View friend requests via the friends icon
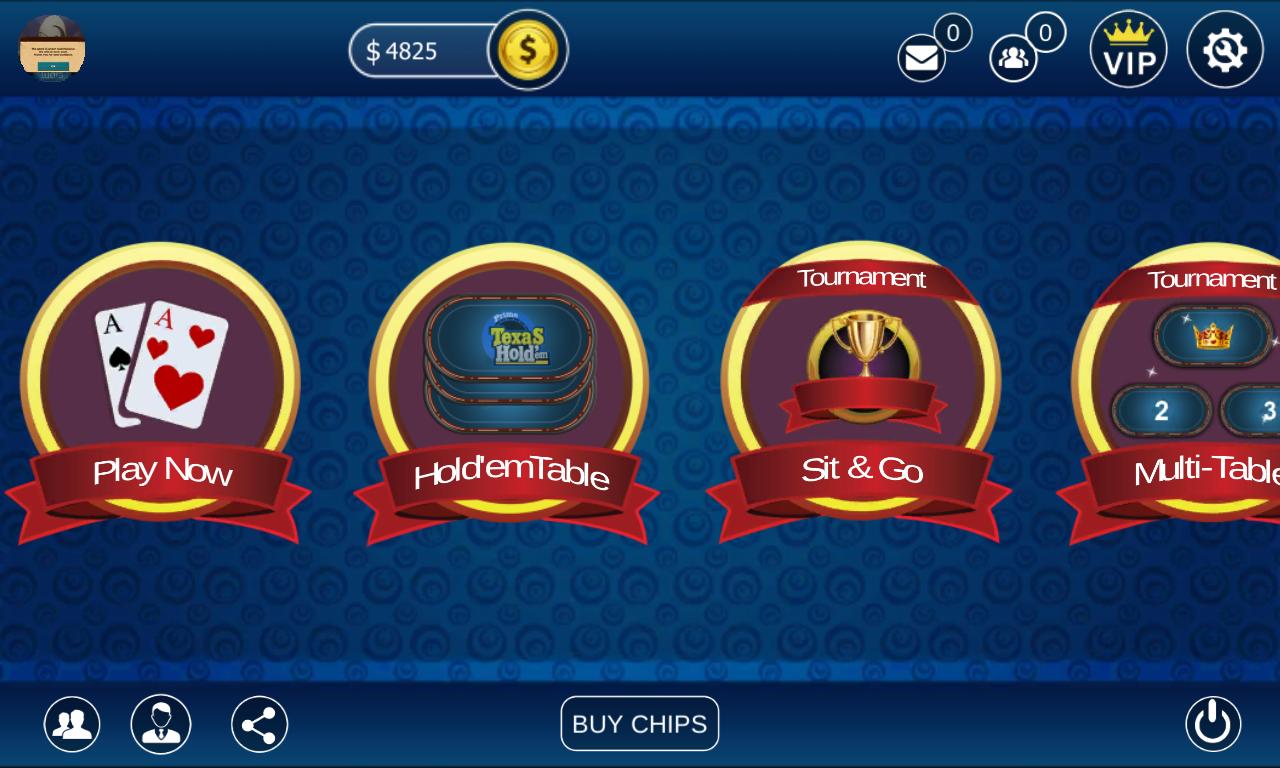This screenshot has width=1280, height=768. pos(1013,57)
